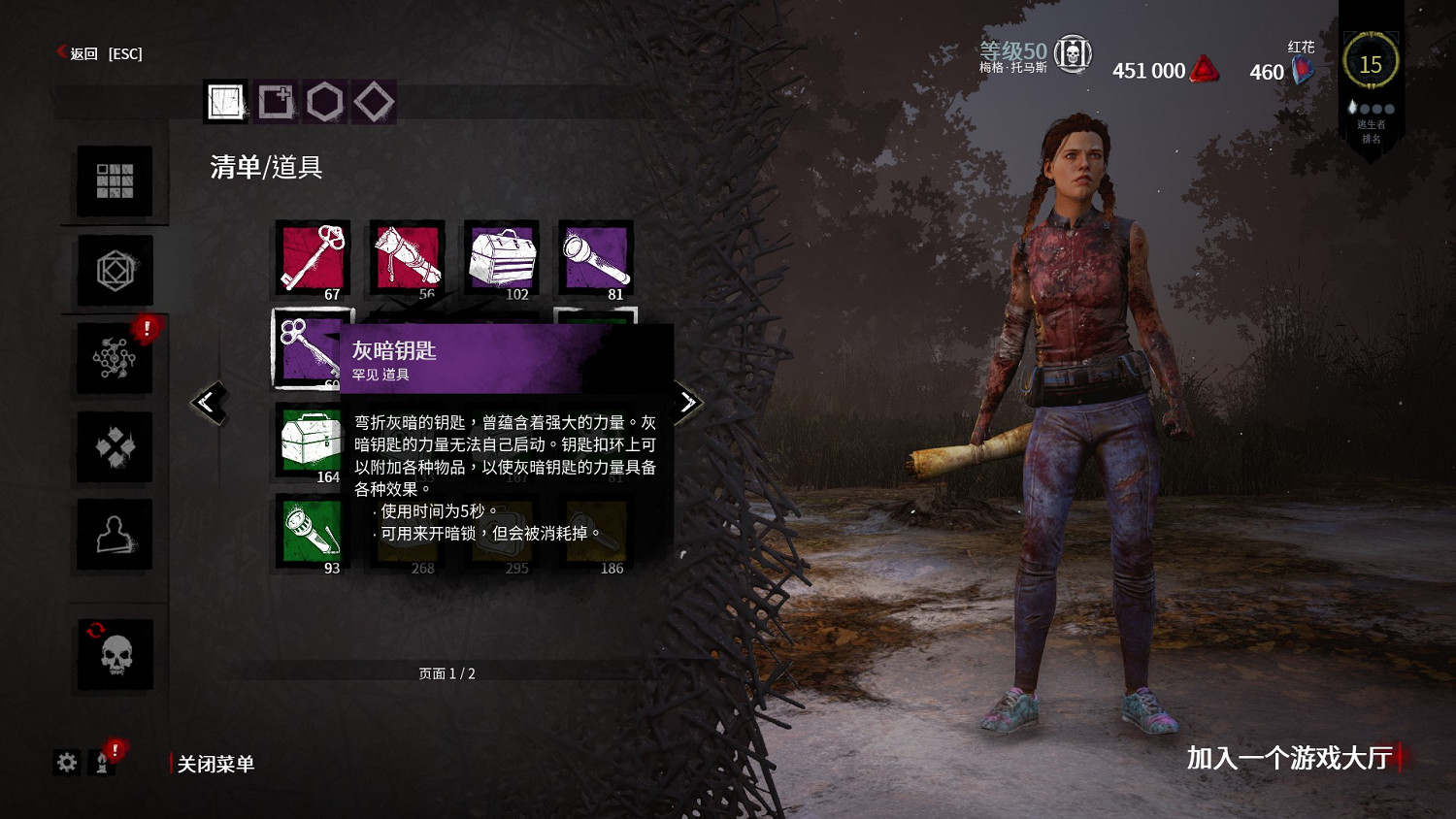Switch role with the skull icon
This screenshot has width=1456, height=819.
coord(115,655)
